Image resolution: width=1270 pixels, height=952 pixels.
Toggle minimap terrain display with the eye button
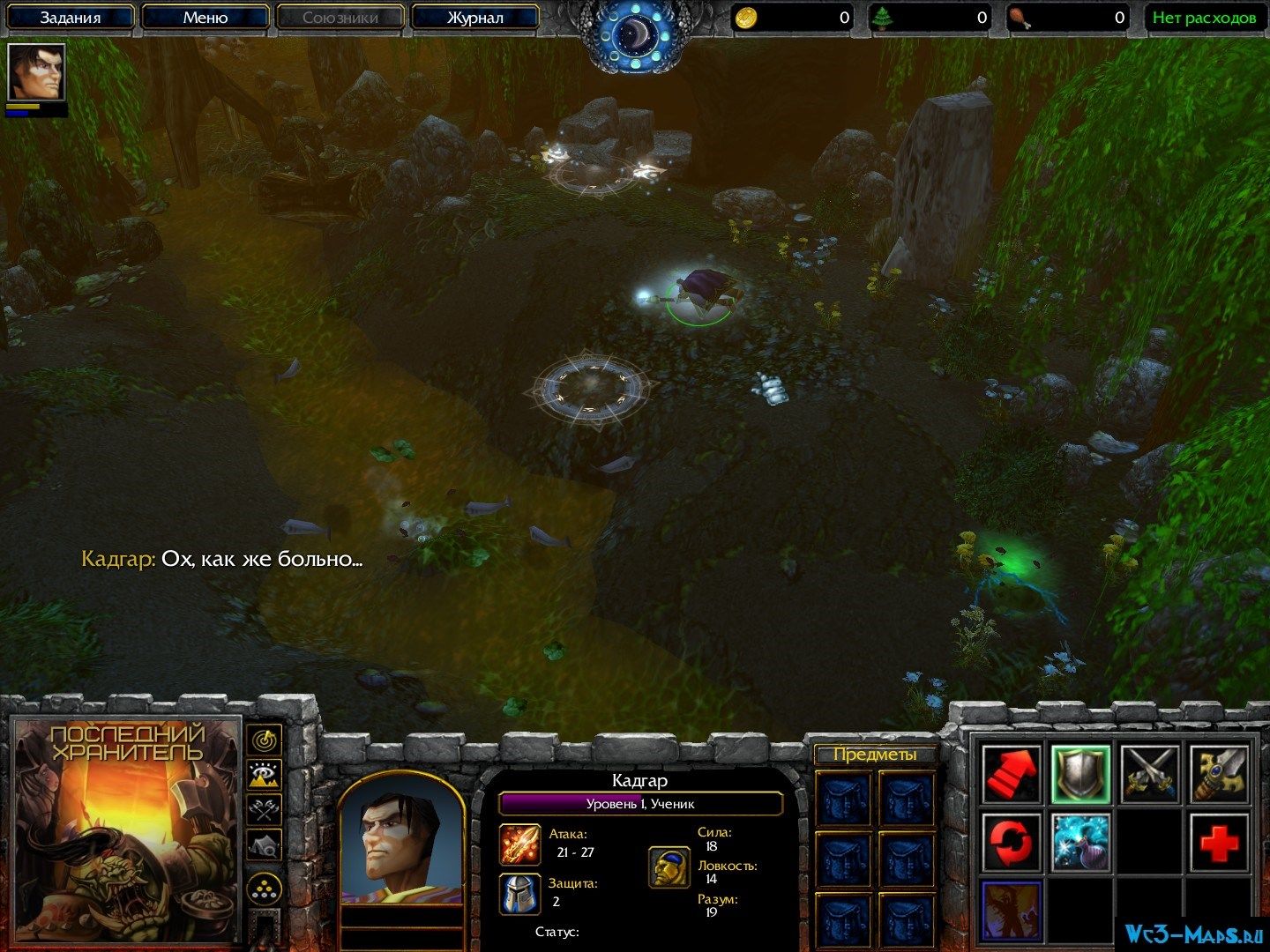point(265,775)
